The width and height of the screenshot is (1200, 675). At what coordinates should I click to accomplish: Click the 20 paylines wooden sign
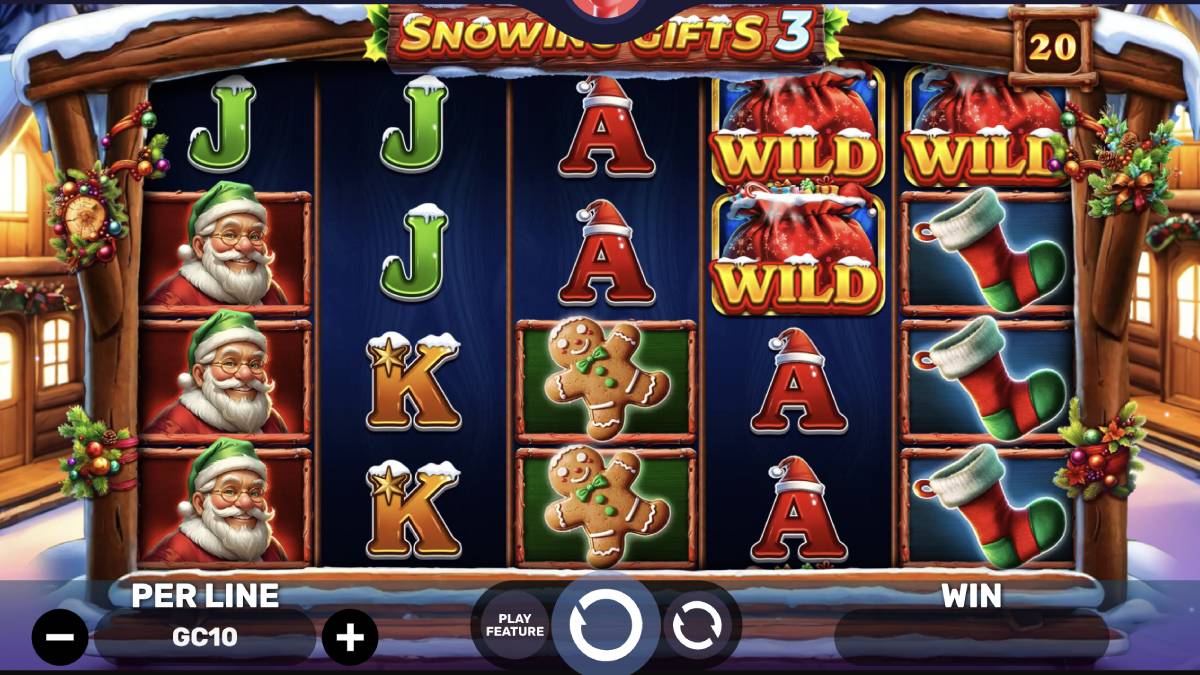(x=1052, y=45)
